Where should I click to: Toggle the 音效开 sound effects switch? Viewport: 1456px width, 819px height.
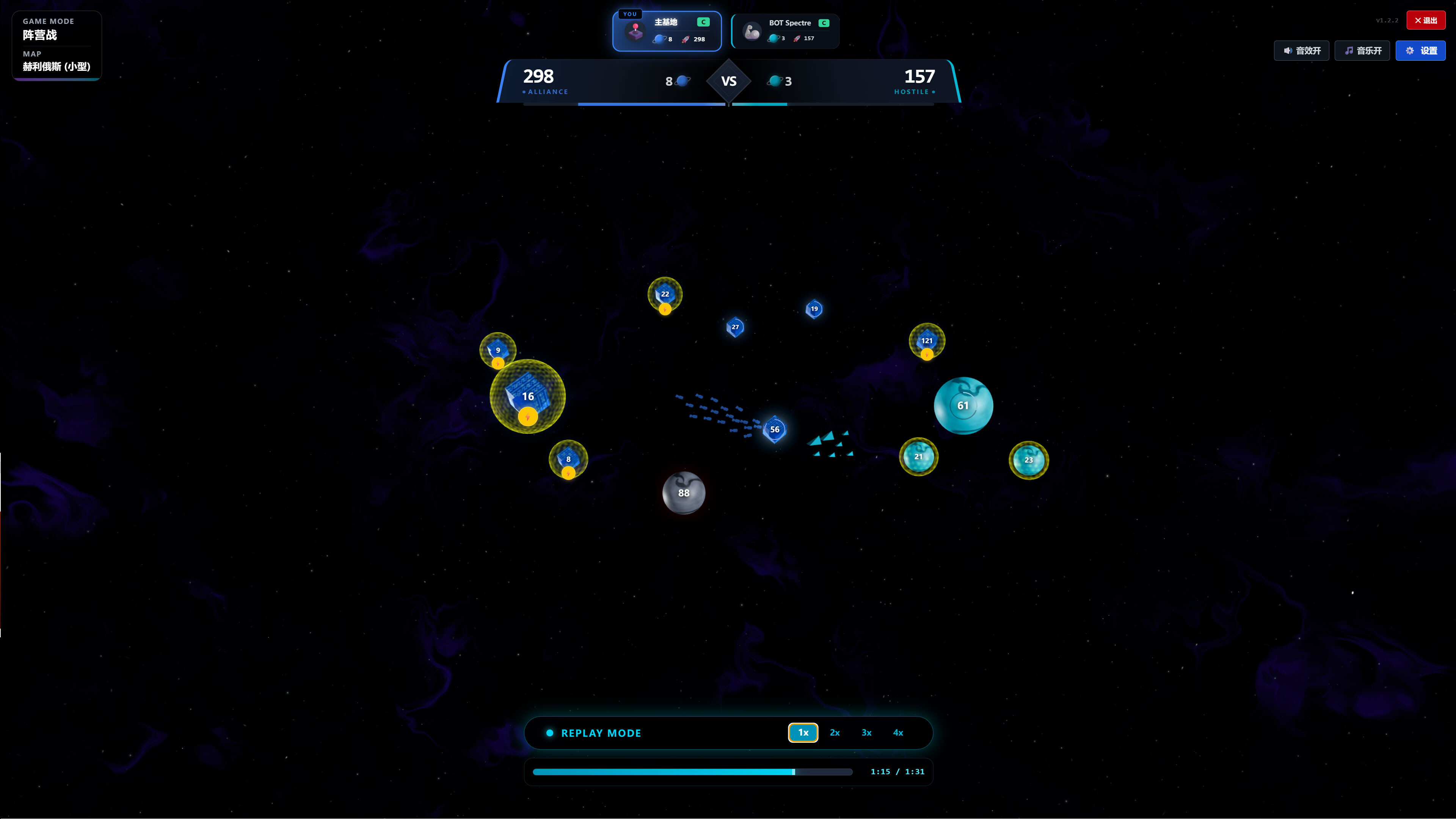[x=1301, y=50]
